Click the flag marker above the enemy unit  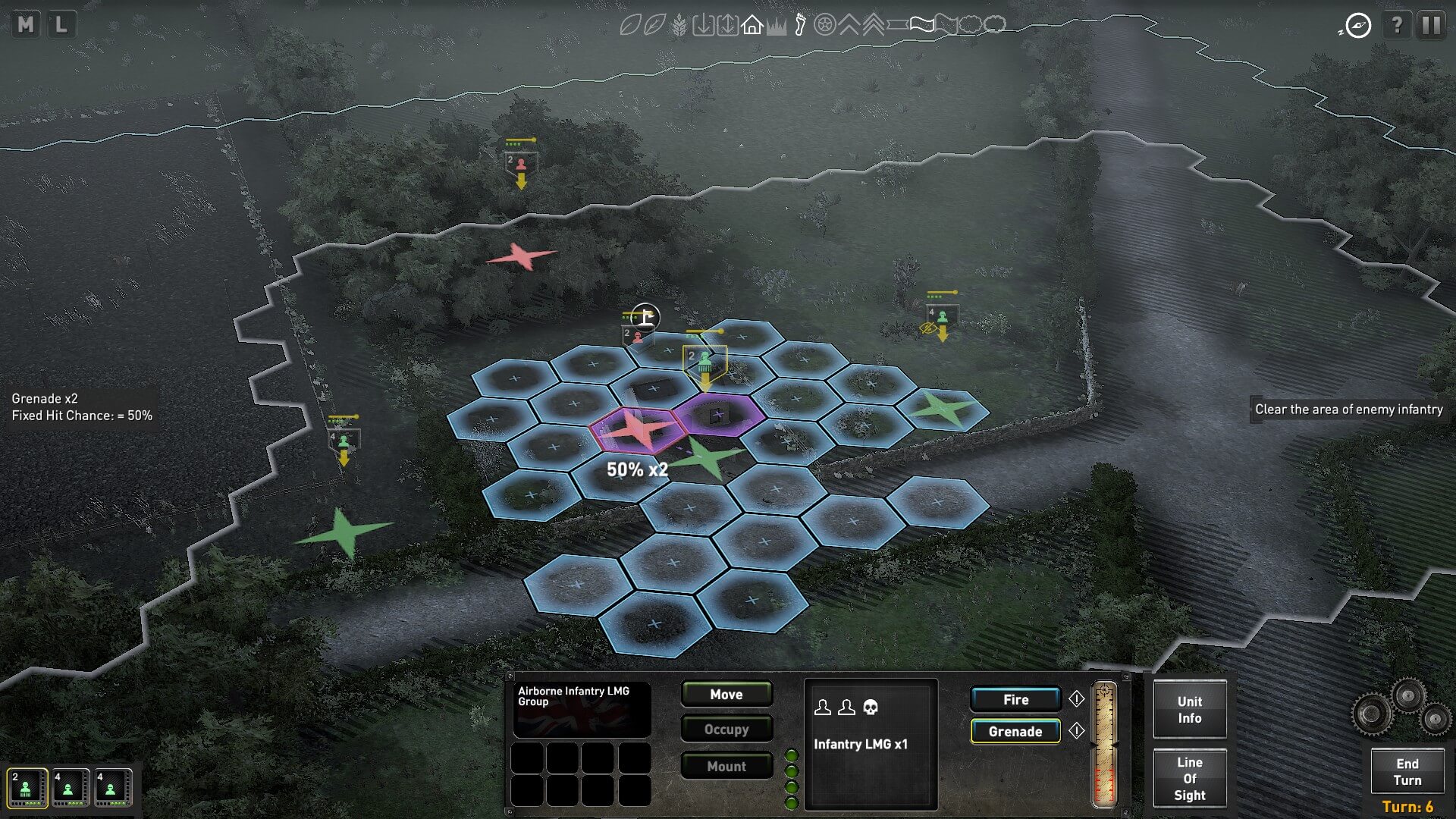click(645, 316)
